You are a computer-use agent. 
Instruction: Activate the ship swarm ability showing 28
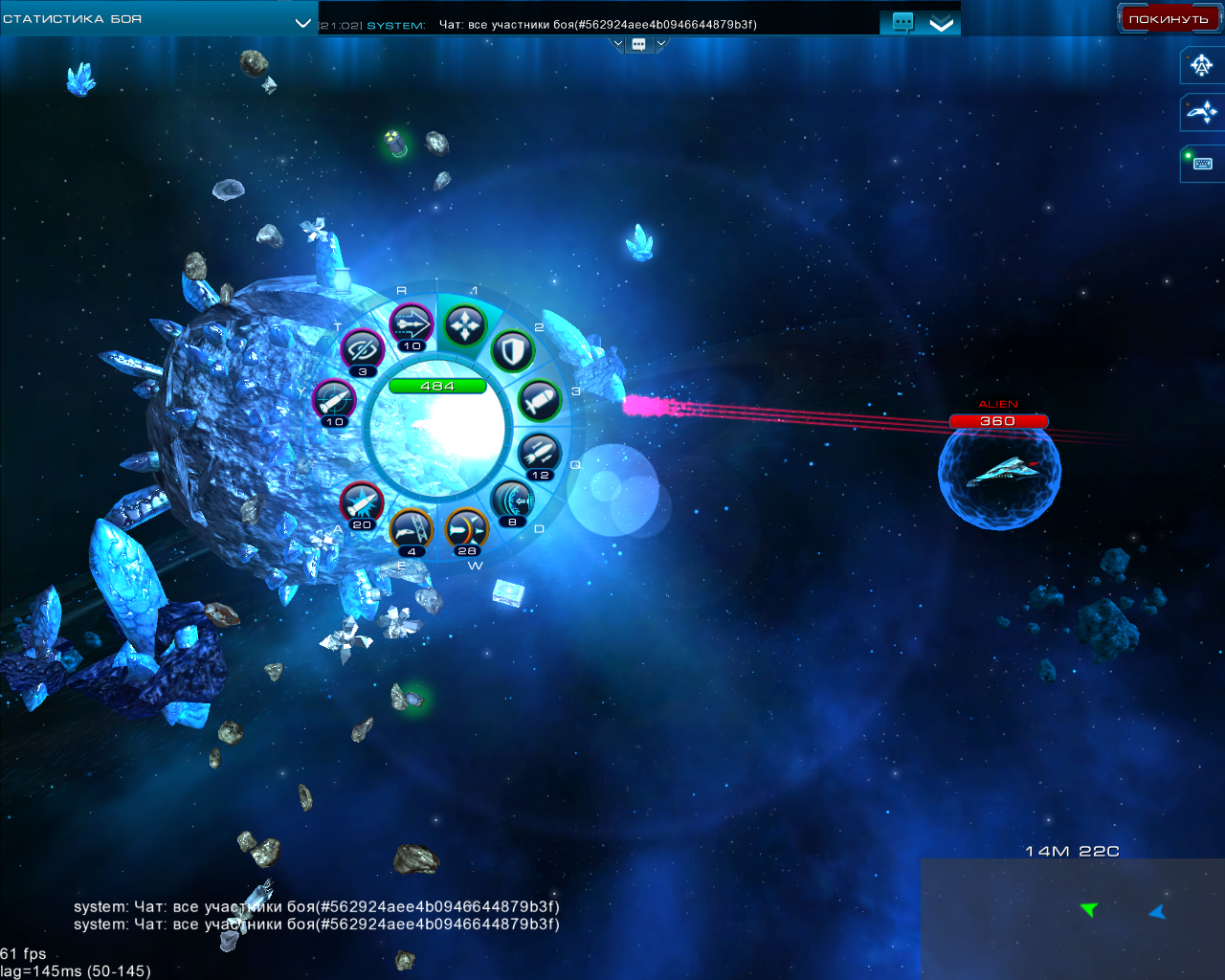(466, 528)
